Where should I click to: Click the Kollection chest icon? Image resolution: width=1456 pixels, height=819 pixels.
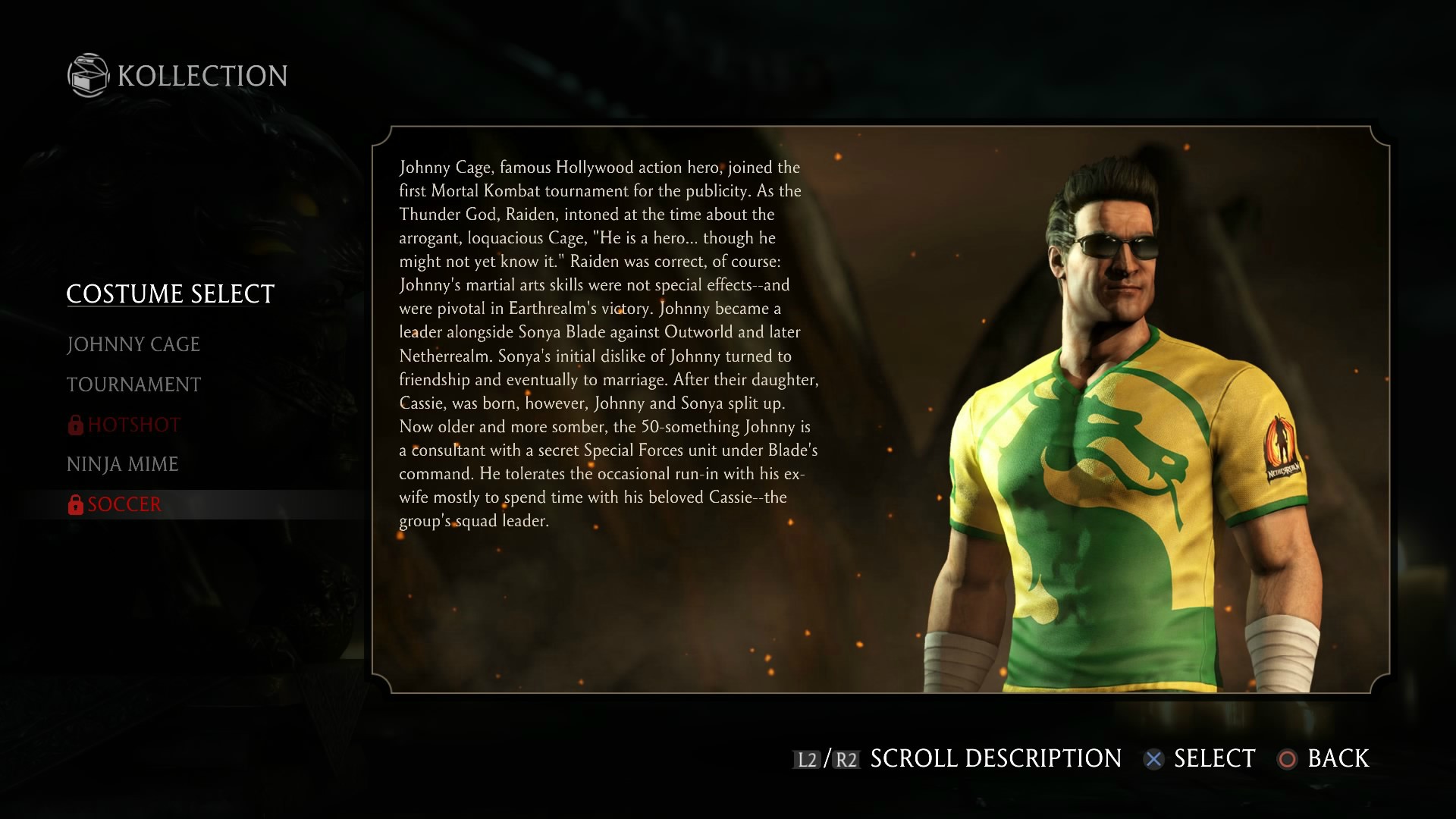[x=89, y=75]
